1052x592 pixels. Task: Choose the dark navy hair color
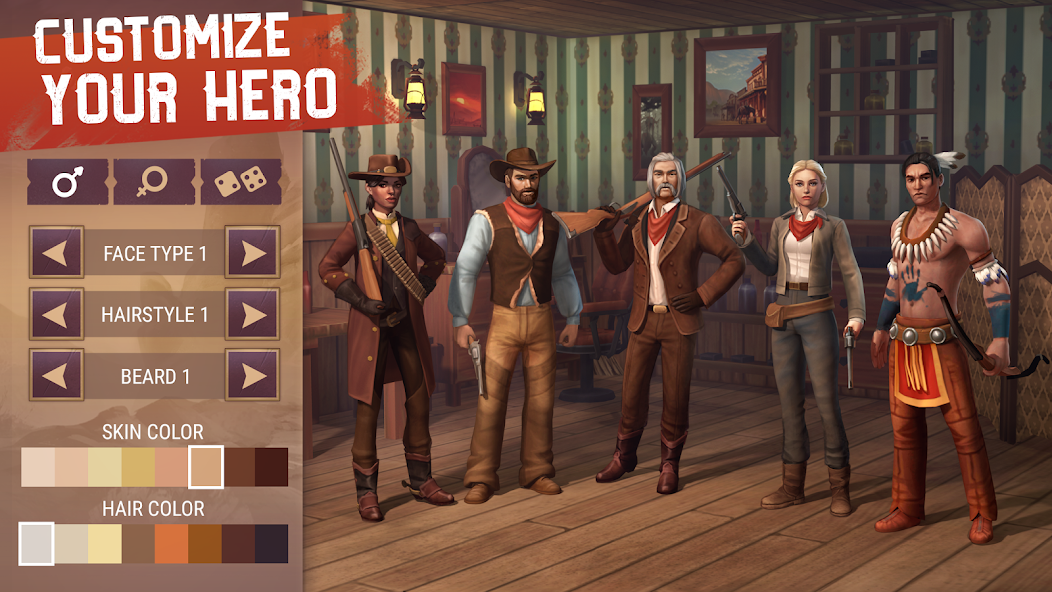click(x=271, y=544)
